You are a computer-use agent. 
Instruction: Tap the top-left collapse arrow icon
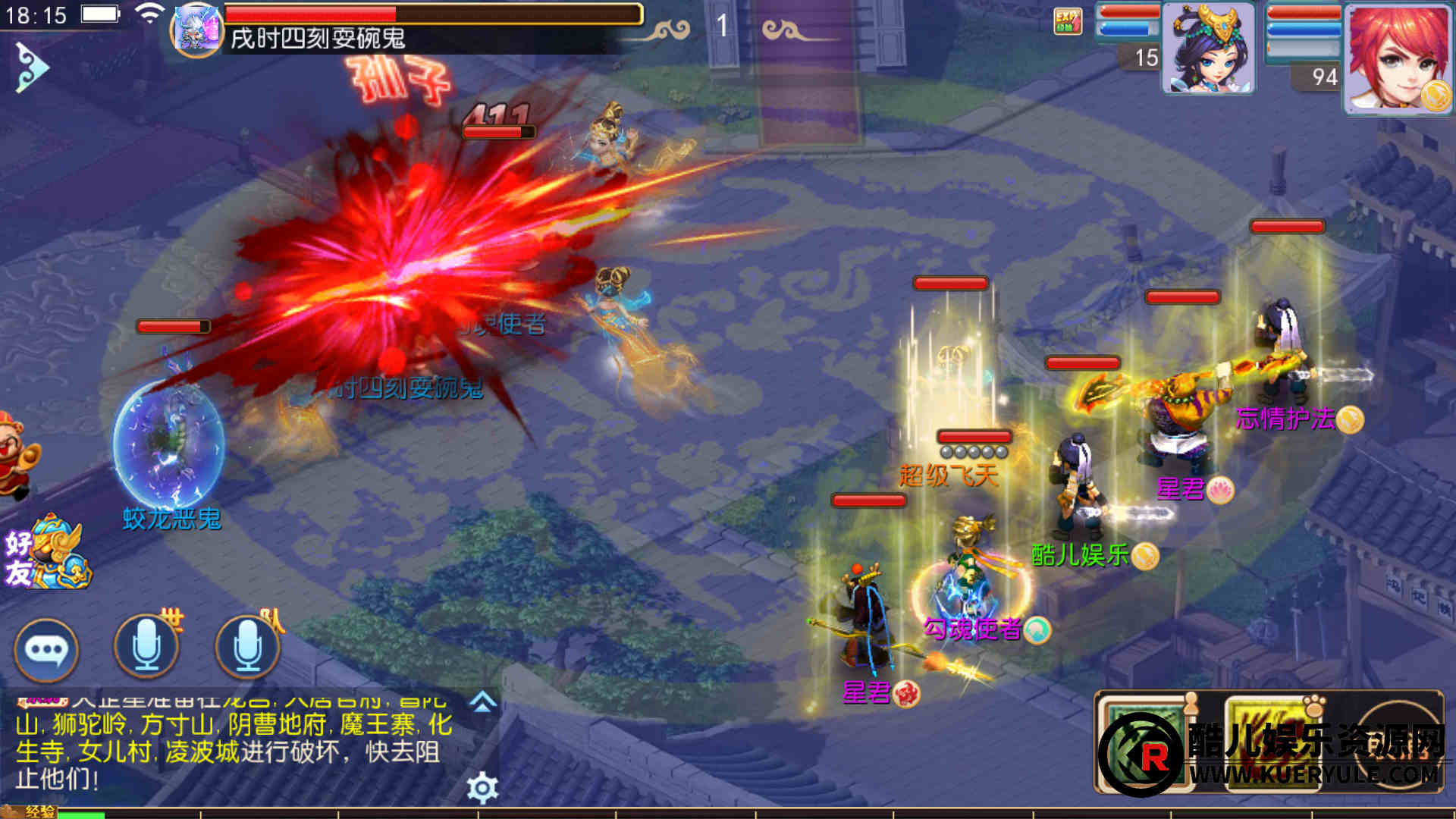[x=32, y=67]
